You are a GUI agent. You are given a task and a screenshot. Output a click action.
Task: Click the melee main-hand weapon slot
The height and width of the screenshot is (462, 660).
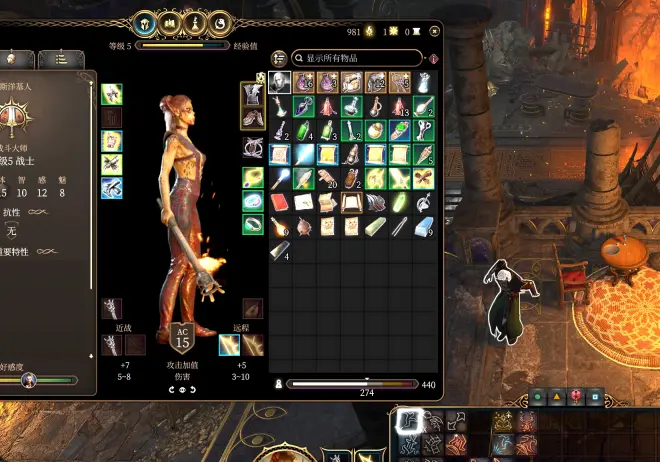click(112, 345)
